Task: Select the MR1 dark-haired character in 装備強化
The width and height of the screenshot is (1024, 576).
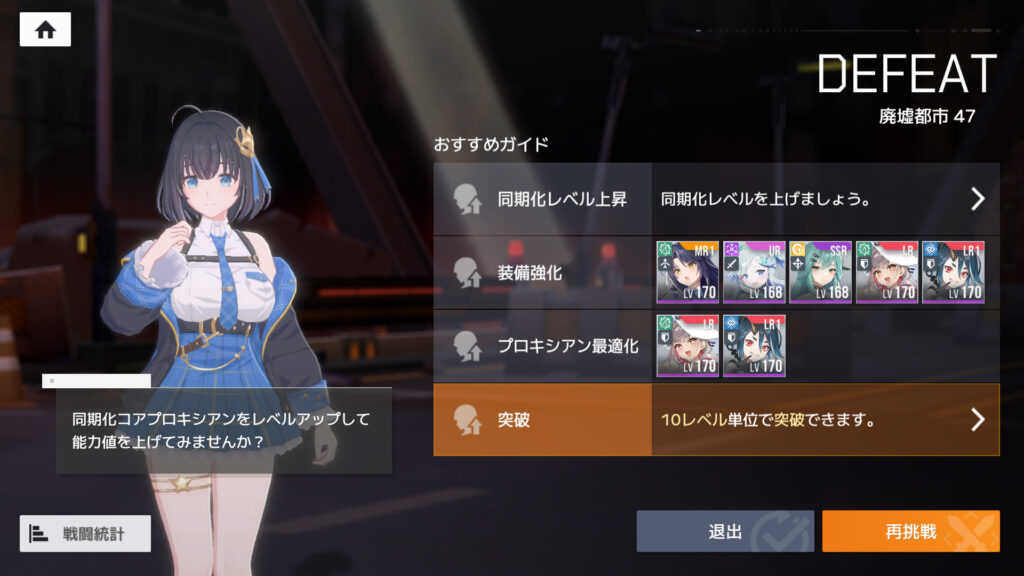Action: (687, 272)
